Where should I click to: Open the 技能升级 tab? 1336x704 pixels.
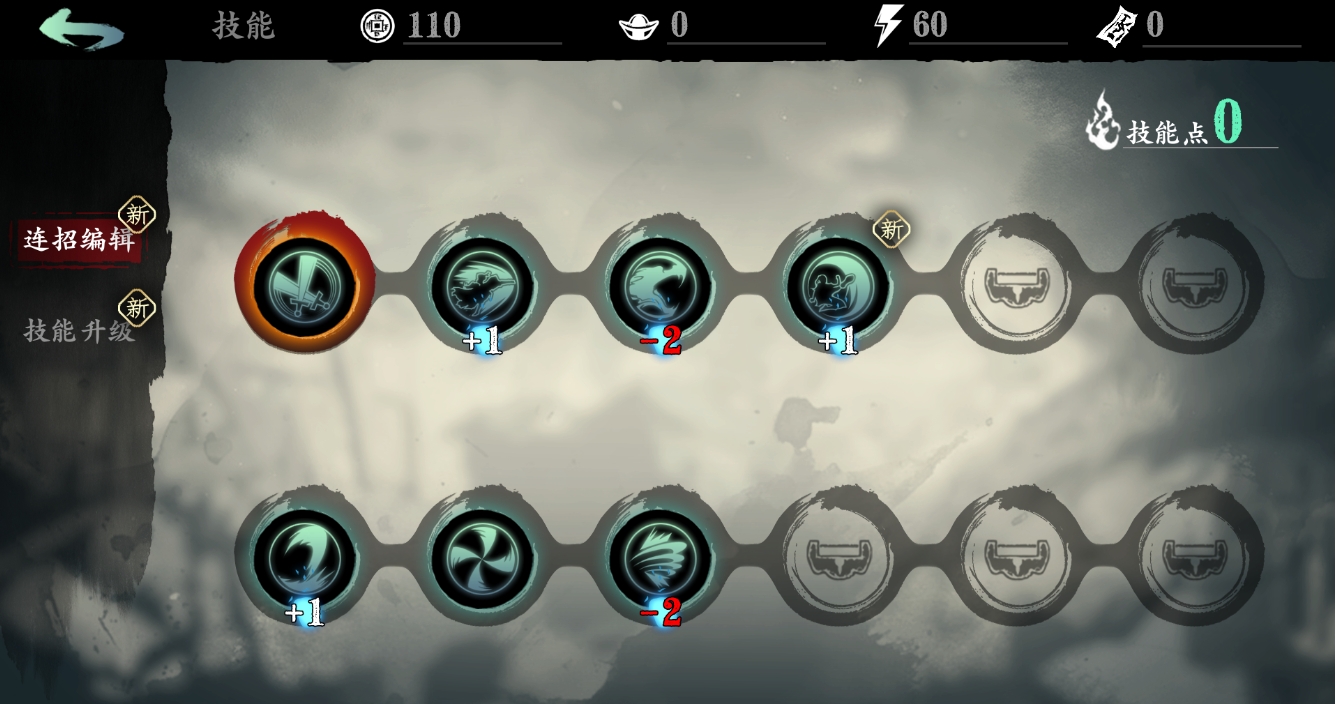click(79, 331)
